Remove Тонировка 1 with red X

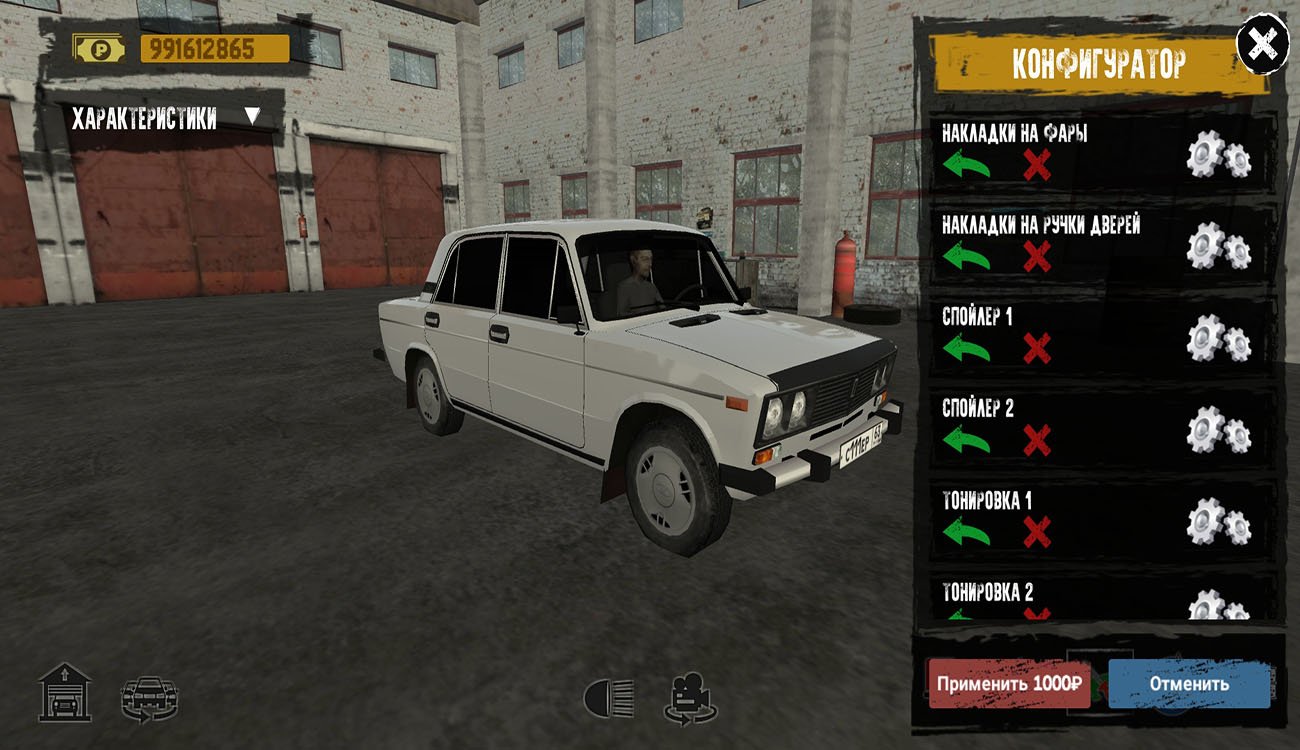tap(1037, 533)
